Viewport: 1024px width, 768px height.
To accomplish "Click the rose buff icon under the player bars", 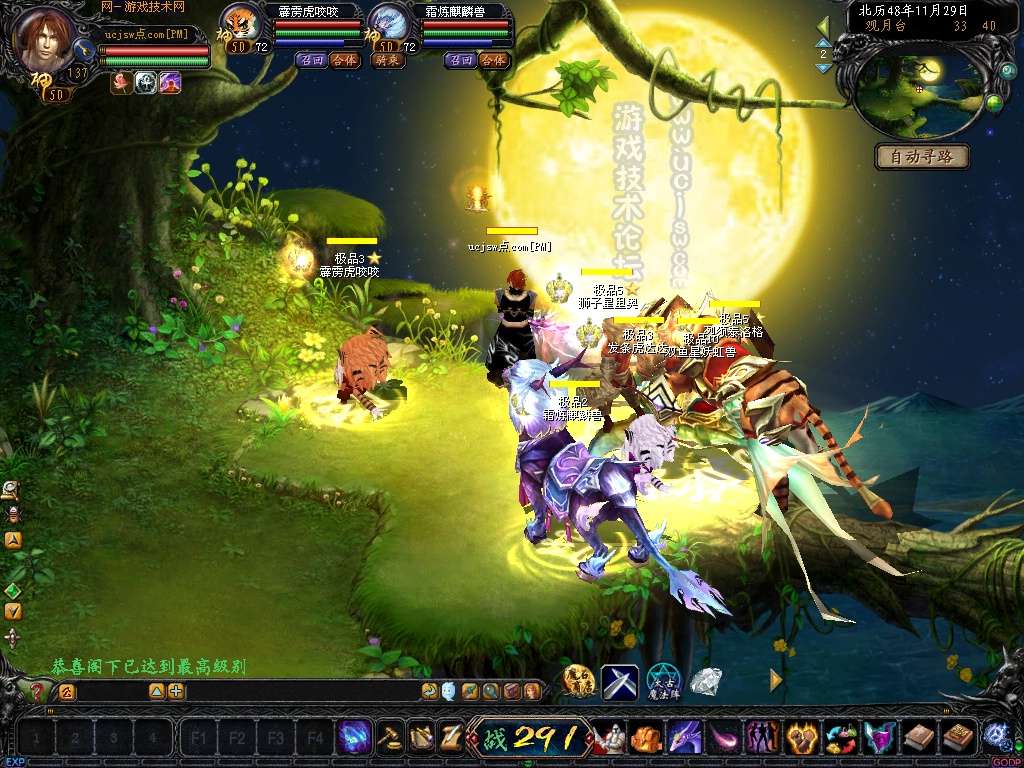I will 121,84.
